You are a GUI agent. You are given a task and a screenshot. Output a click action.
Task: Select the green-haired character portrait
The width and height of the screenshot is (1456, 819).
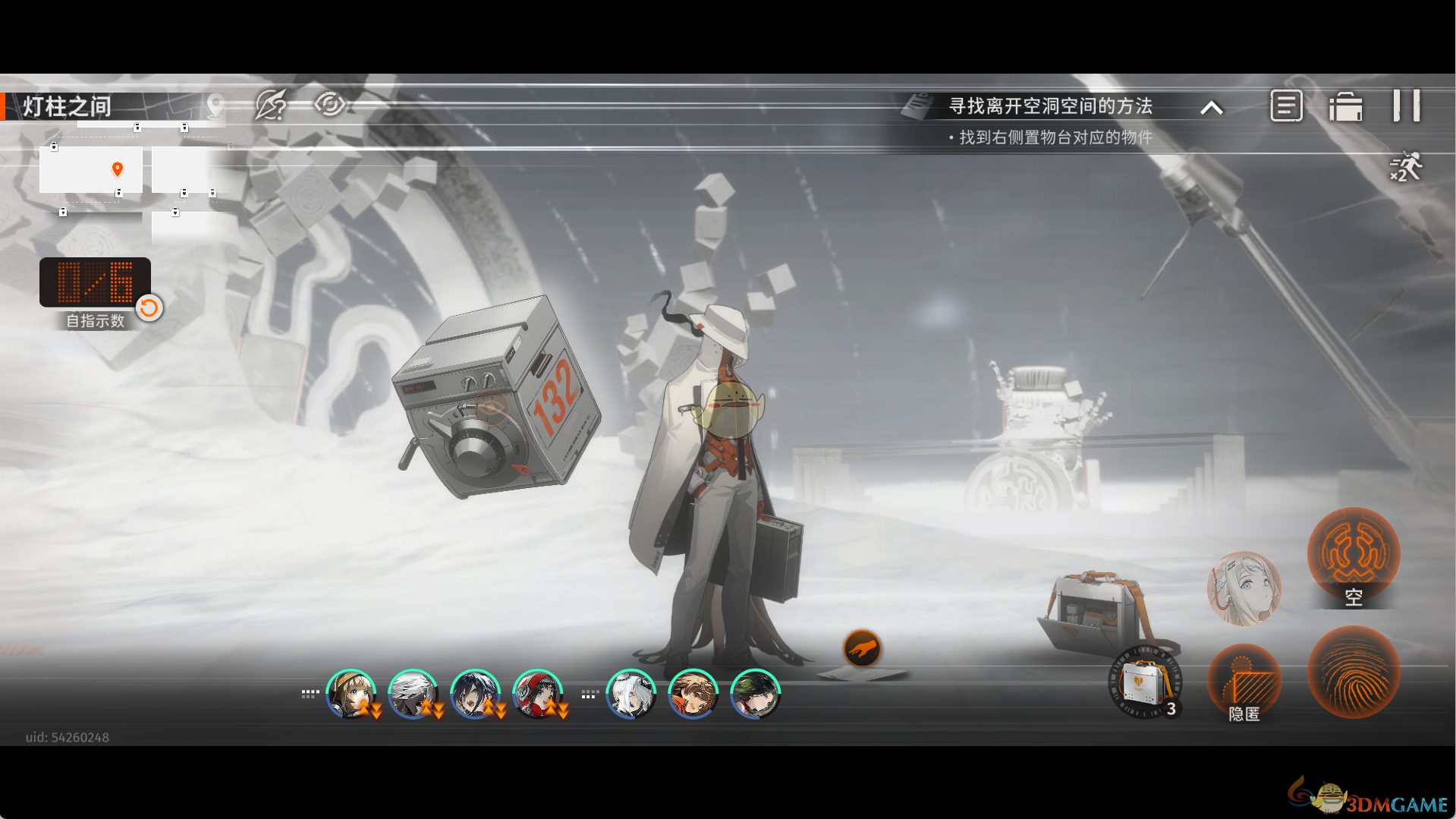tap(755, 694)
